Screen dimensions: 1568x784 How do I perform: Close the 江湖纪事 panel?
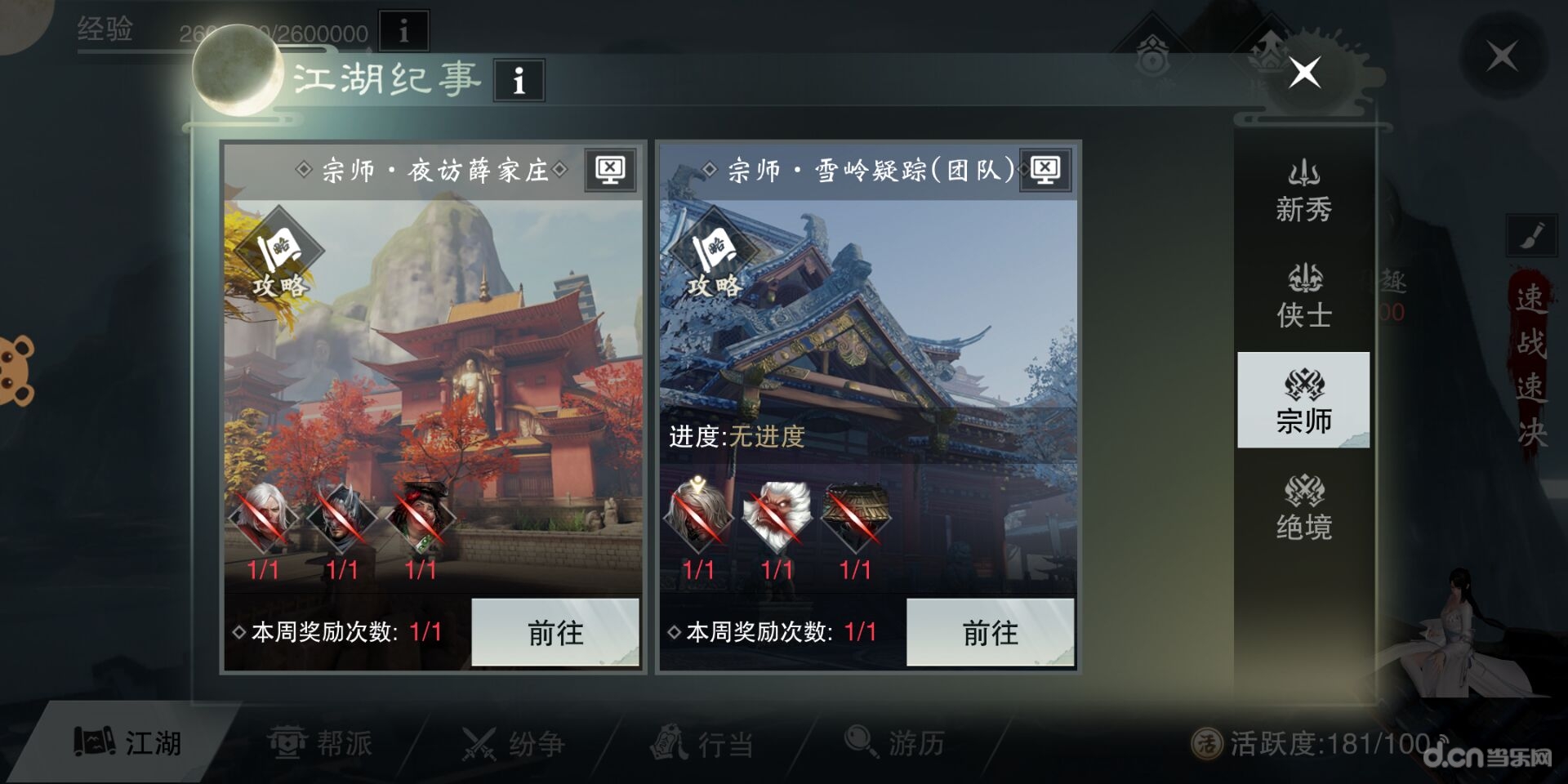coord(1304,73)
